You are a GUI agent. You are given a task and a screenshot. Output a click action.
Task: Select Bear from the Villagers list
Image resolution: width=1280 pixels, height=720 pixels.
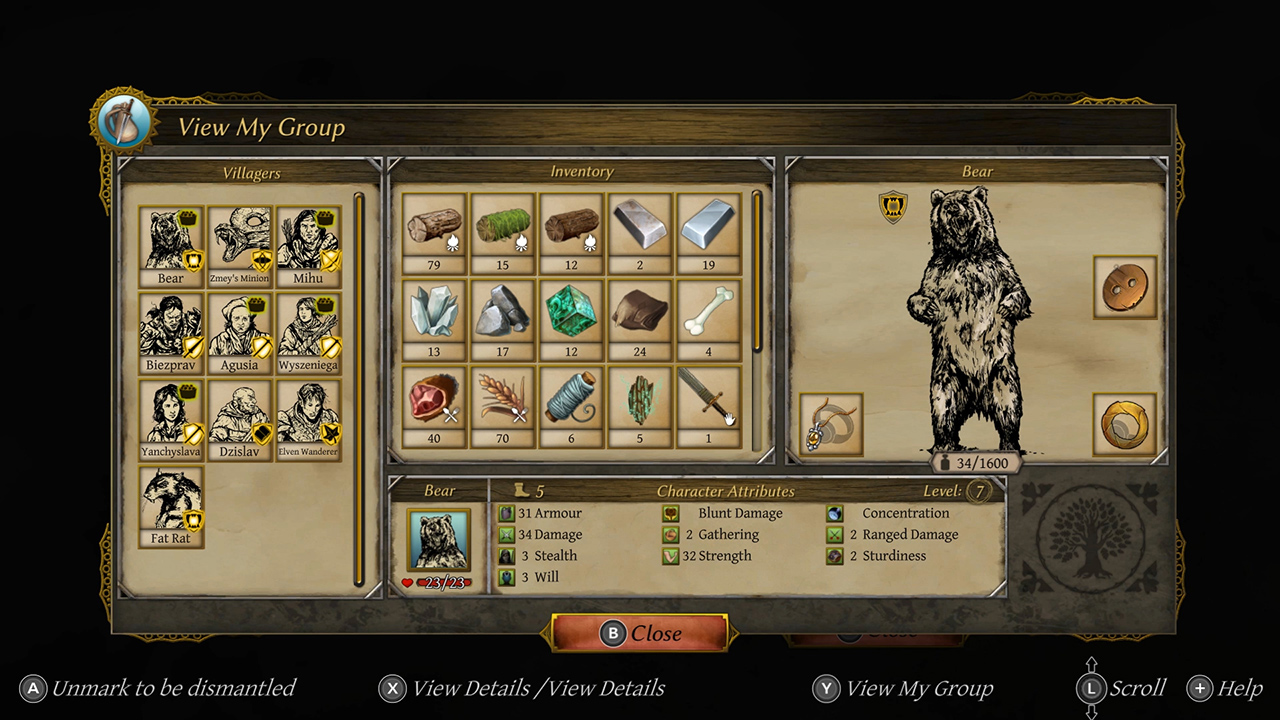pos(171,240)
